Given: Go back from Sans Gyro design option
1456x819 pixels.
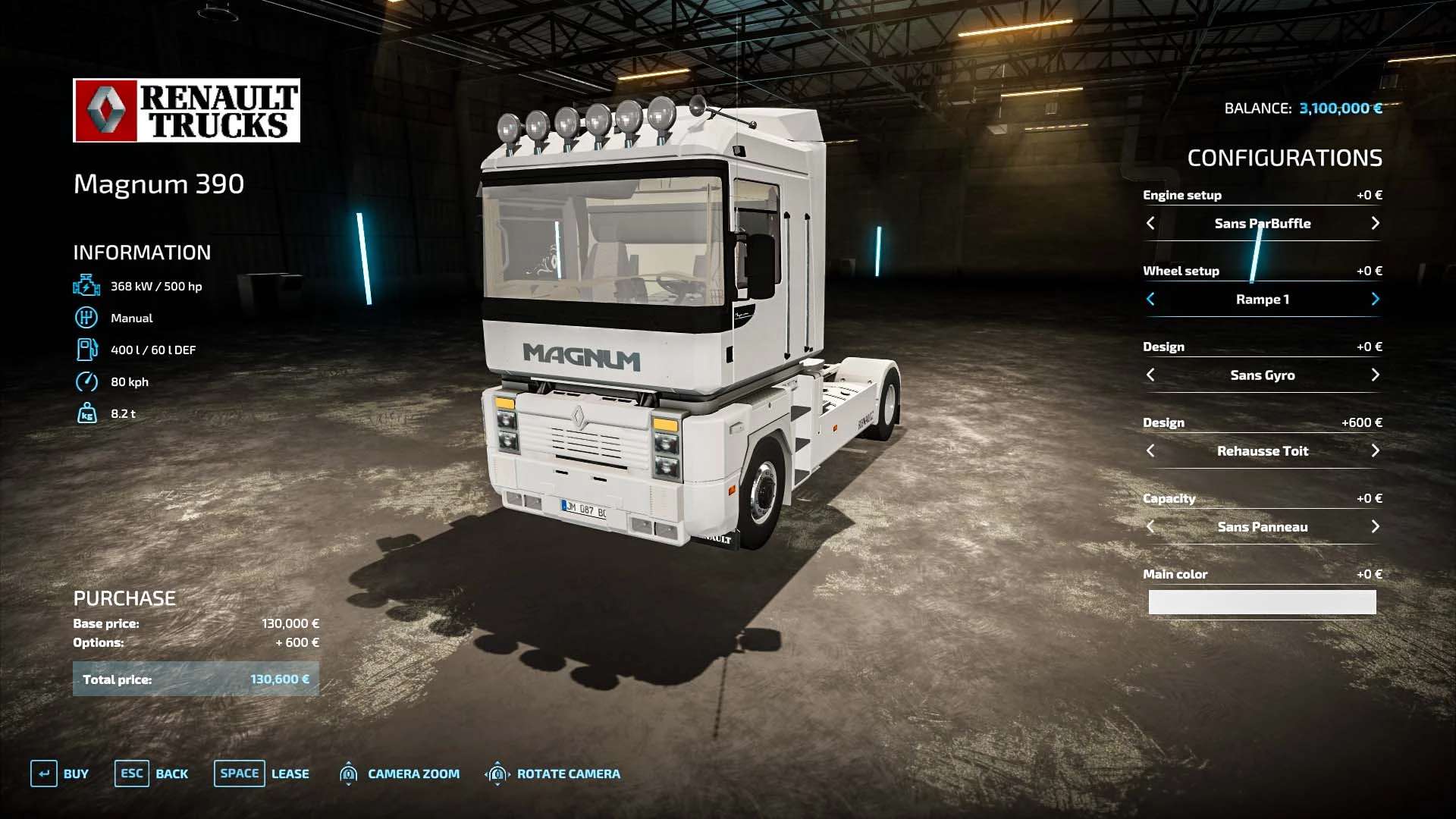Looking at the screenshot, I should [x=1150, y=375].
